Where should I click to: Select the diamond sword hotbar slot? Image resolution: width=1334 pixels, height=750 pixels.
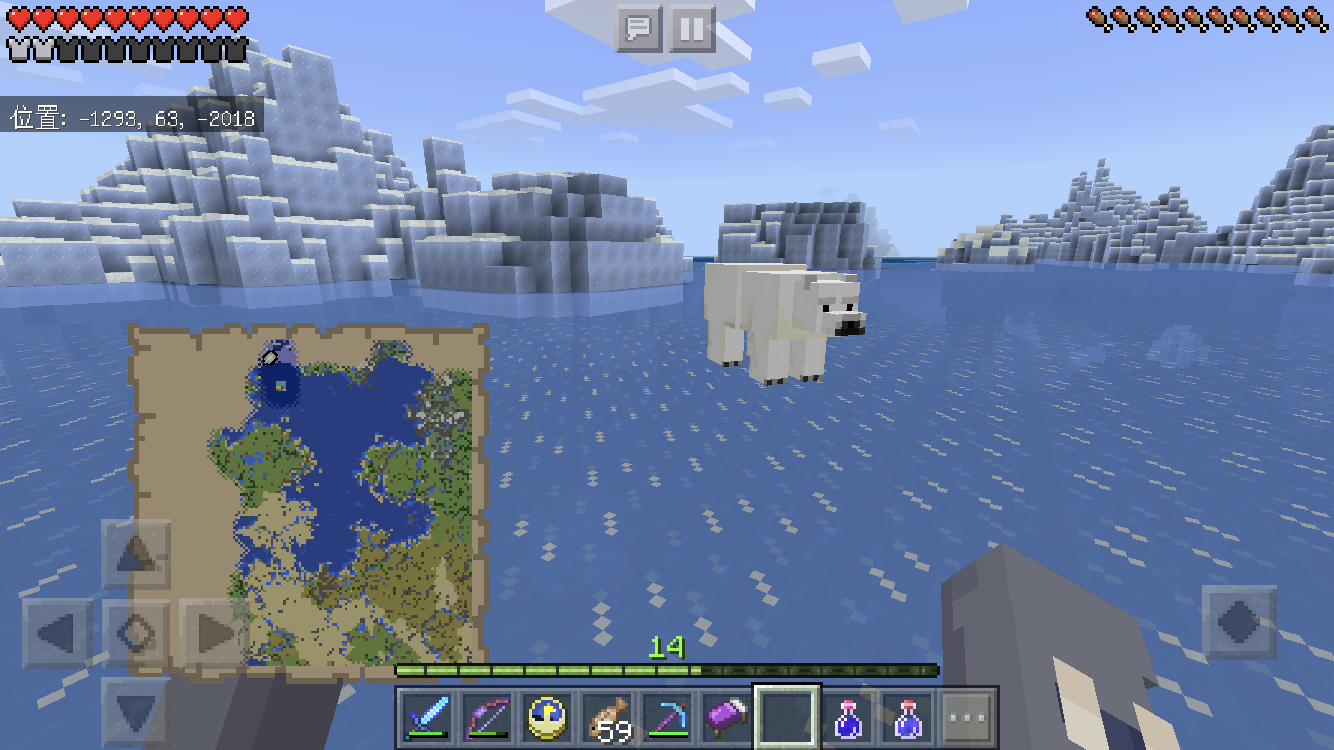coord(427,717)
